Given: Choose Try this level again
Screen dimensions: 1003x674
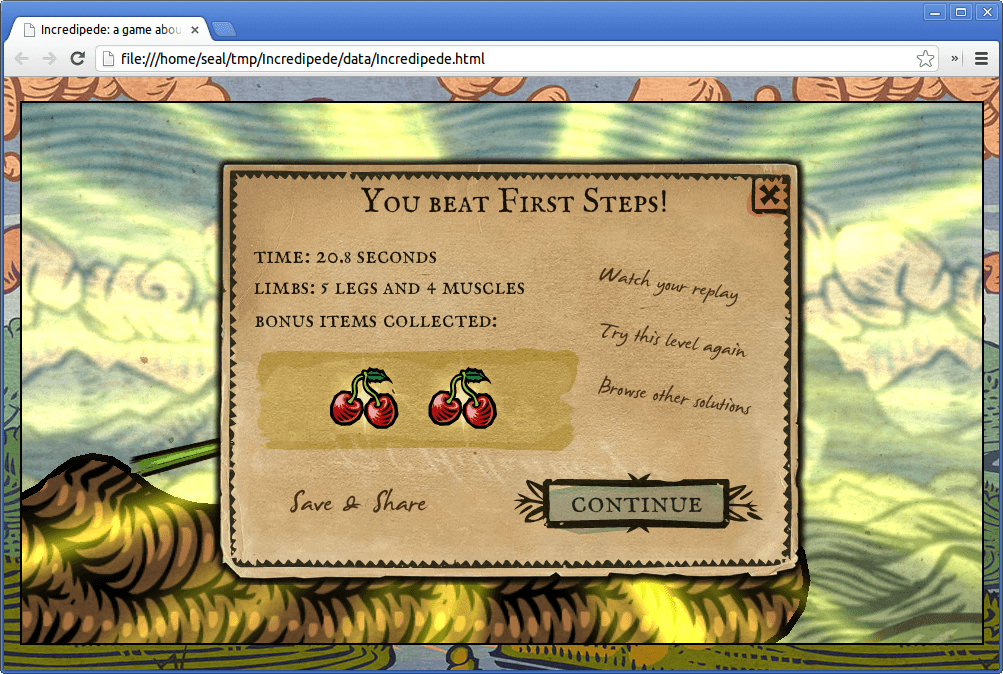Looking at the screenshot, I should point(672,339).
